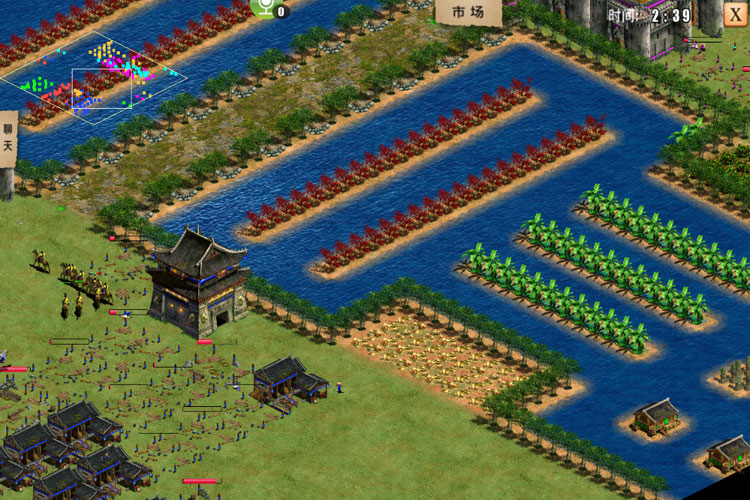
Task: Toggle the green microphone voice icon
Action: 266,8
